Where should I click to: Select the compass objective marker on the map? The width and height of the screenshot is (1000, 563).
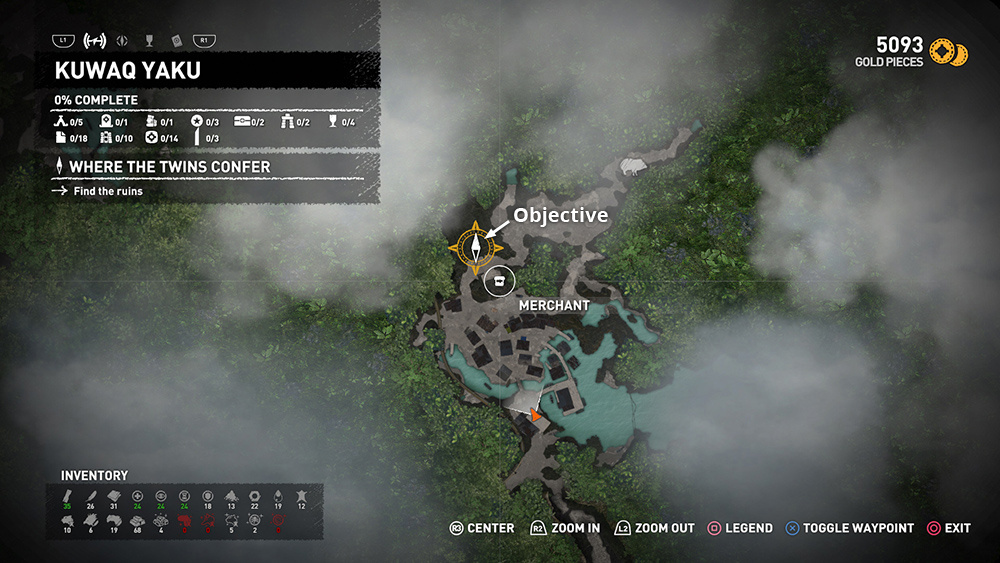(x=476, y=244)
